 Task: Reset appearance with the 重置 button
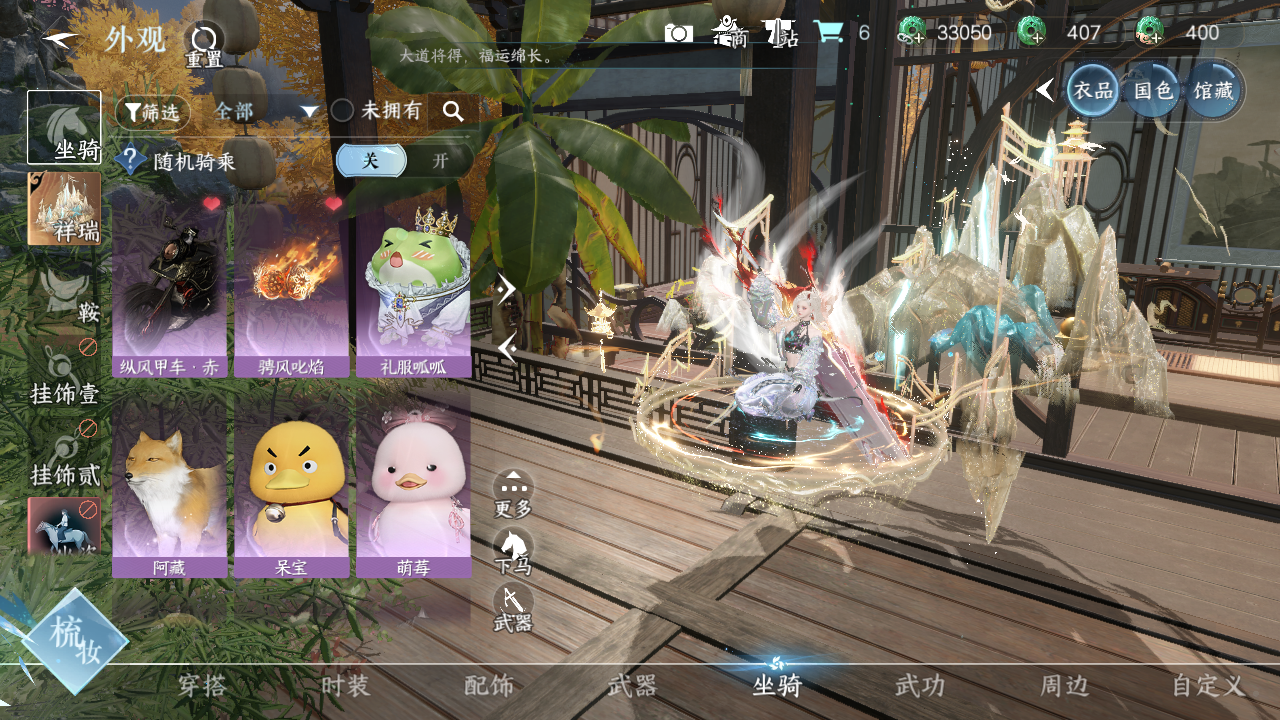(x=204, y=42)
